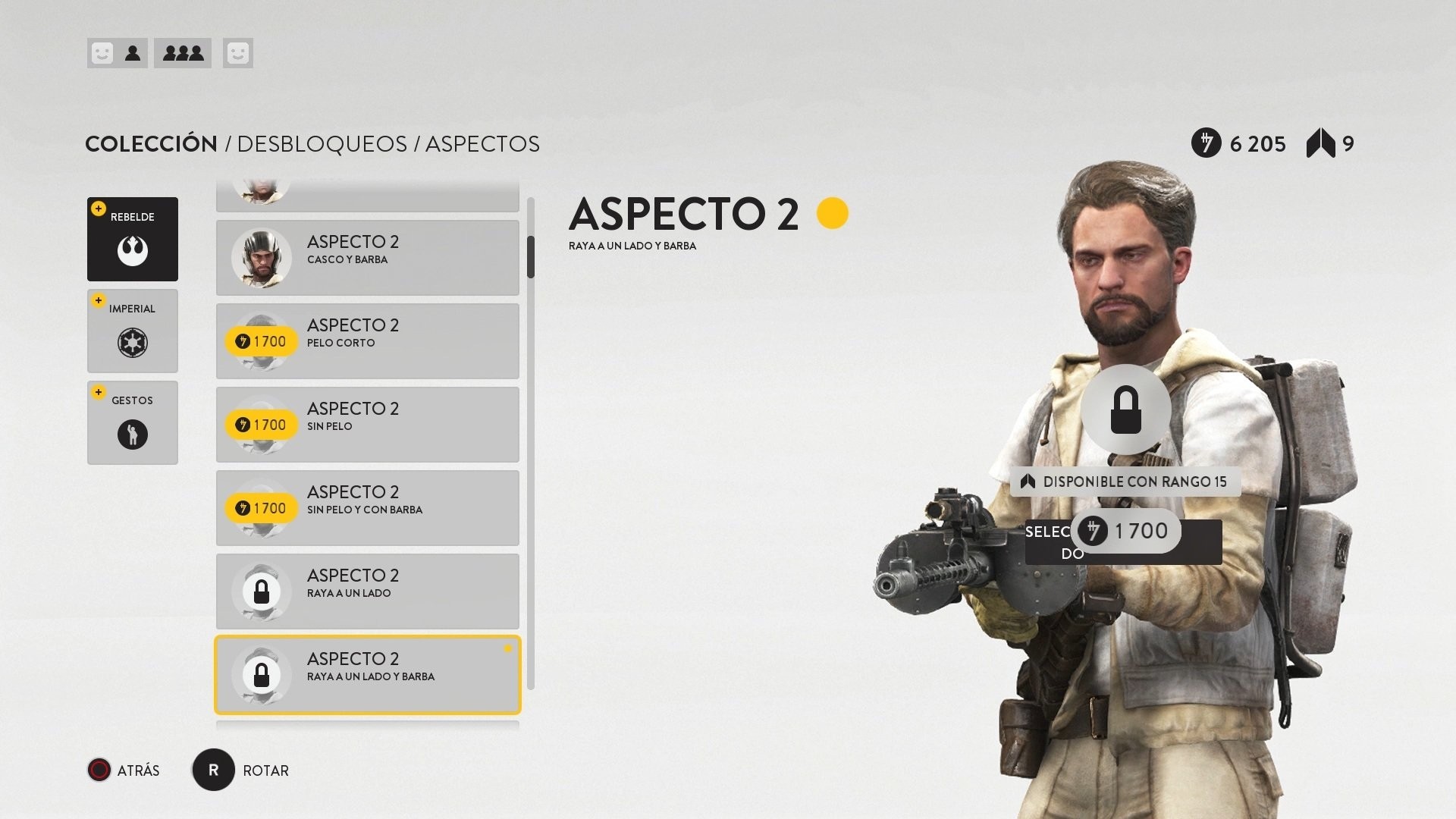
Task: Expand Gestos via its plus badge
Action: (x=98, y=391)
